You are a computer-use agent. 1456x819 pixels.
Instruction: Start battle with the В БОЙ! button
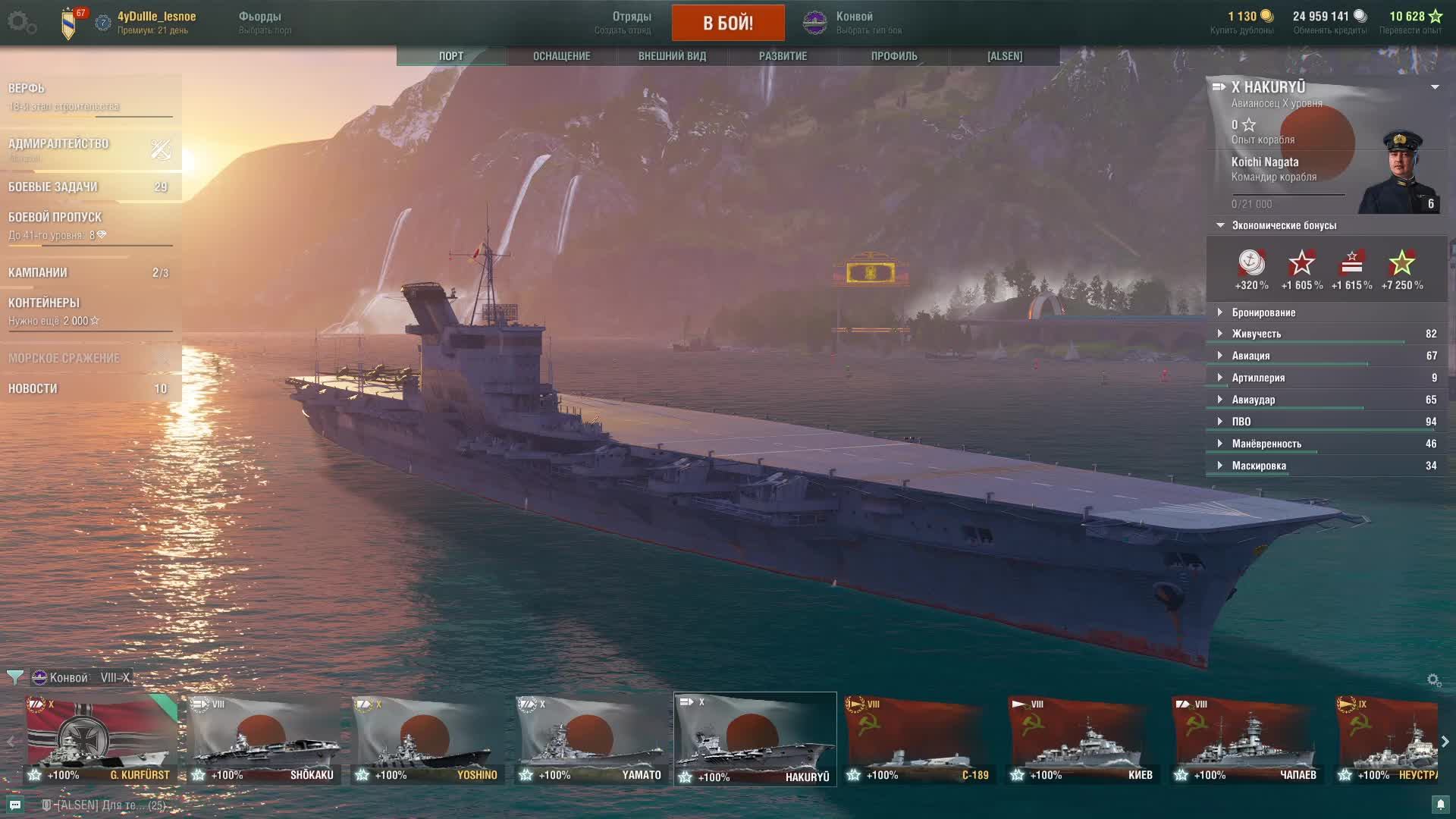click(x=727, y=23)
